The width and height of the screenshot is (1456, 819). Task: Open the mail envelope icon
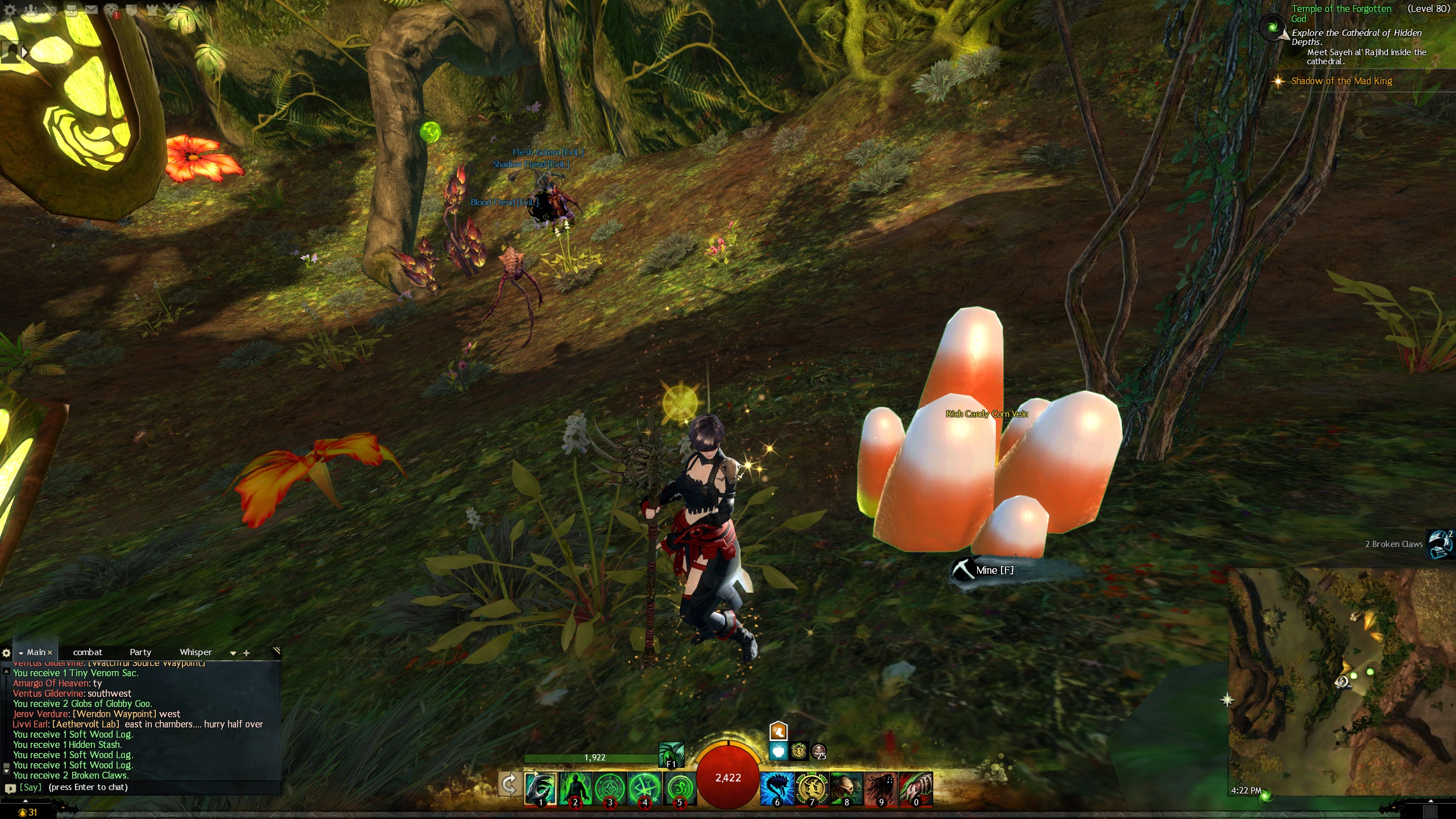pyautogui.click(x=91, y=9)
